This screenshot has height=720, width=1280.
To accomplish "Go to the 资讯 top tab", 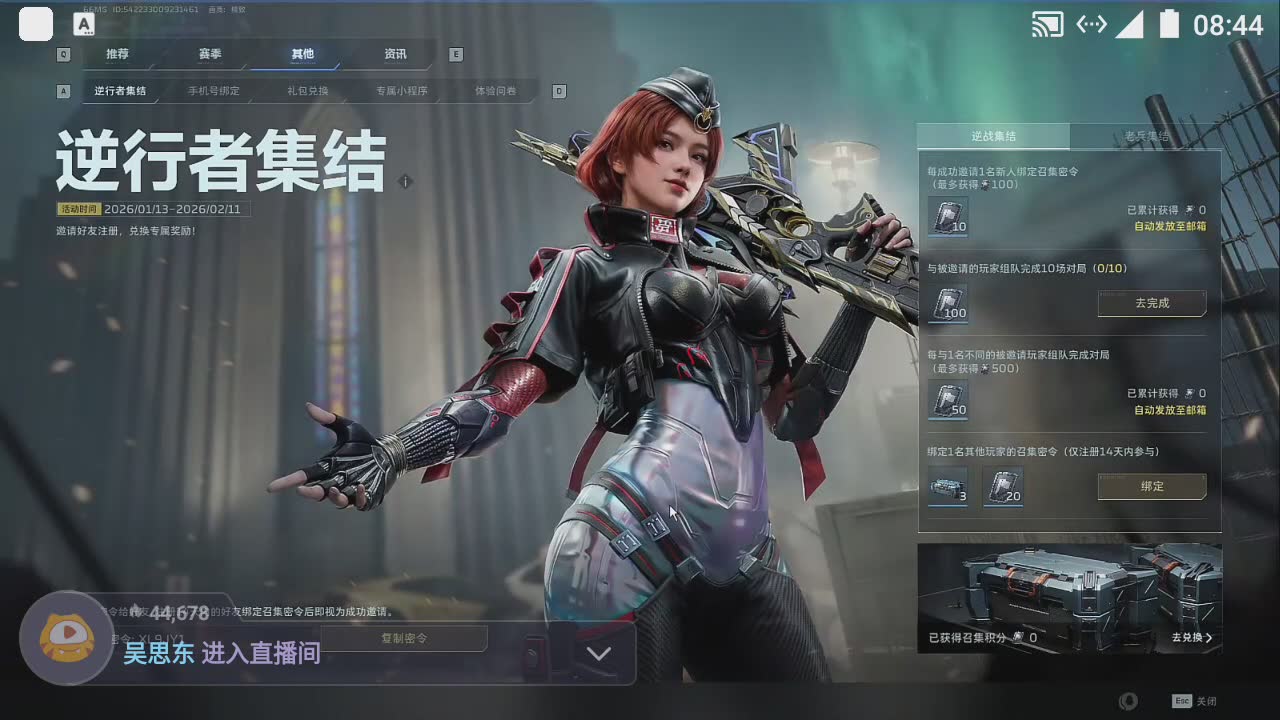I will (x=395, y=54).
